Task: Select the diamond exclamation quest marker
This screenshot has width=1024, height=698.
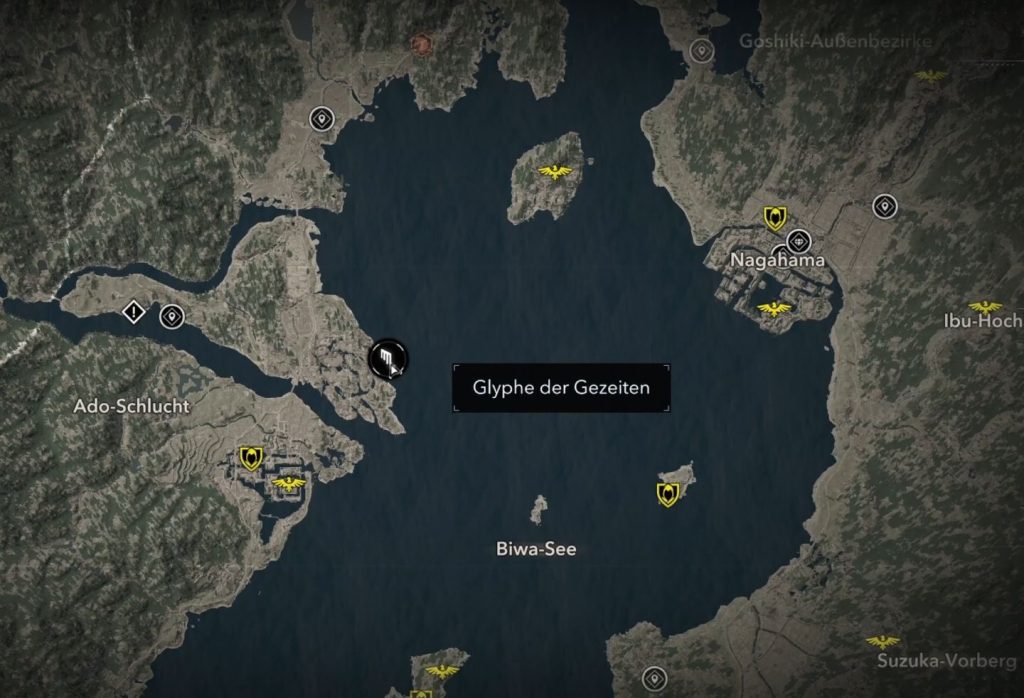Action: tap(133, 313)
